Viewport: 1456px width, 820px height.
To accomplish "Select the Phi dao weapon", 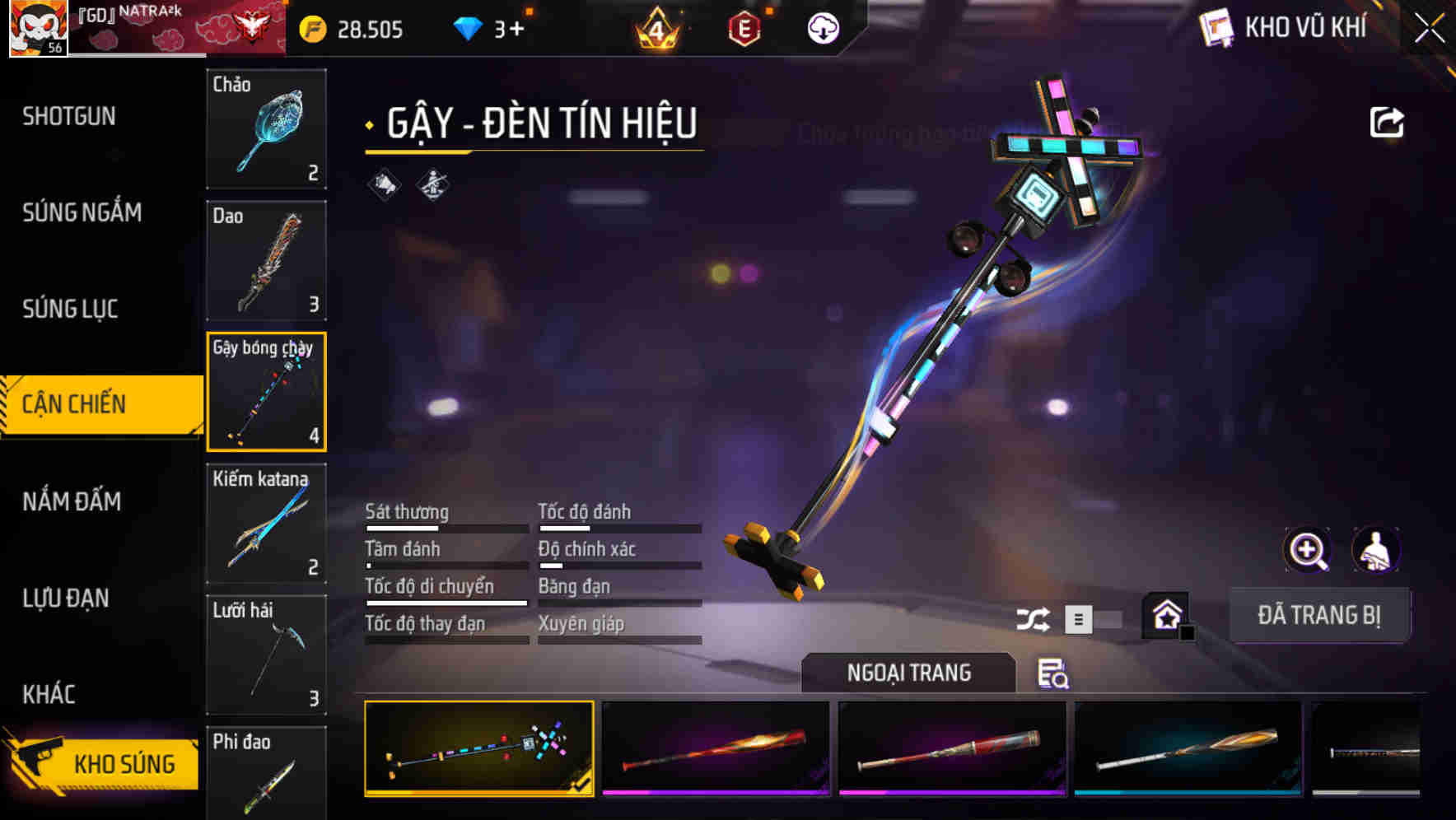I will [x=266, y=772].
